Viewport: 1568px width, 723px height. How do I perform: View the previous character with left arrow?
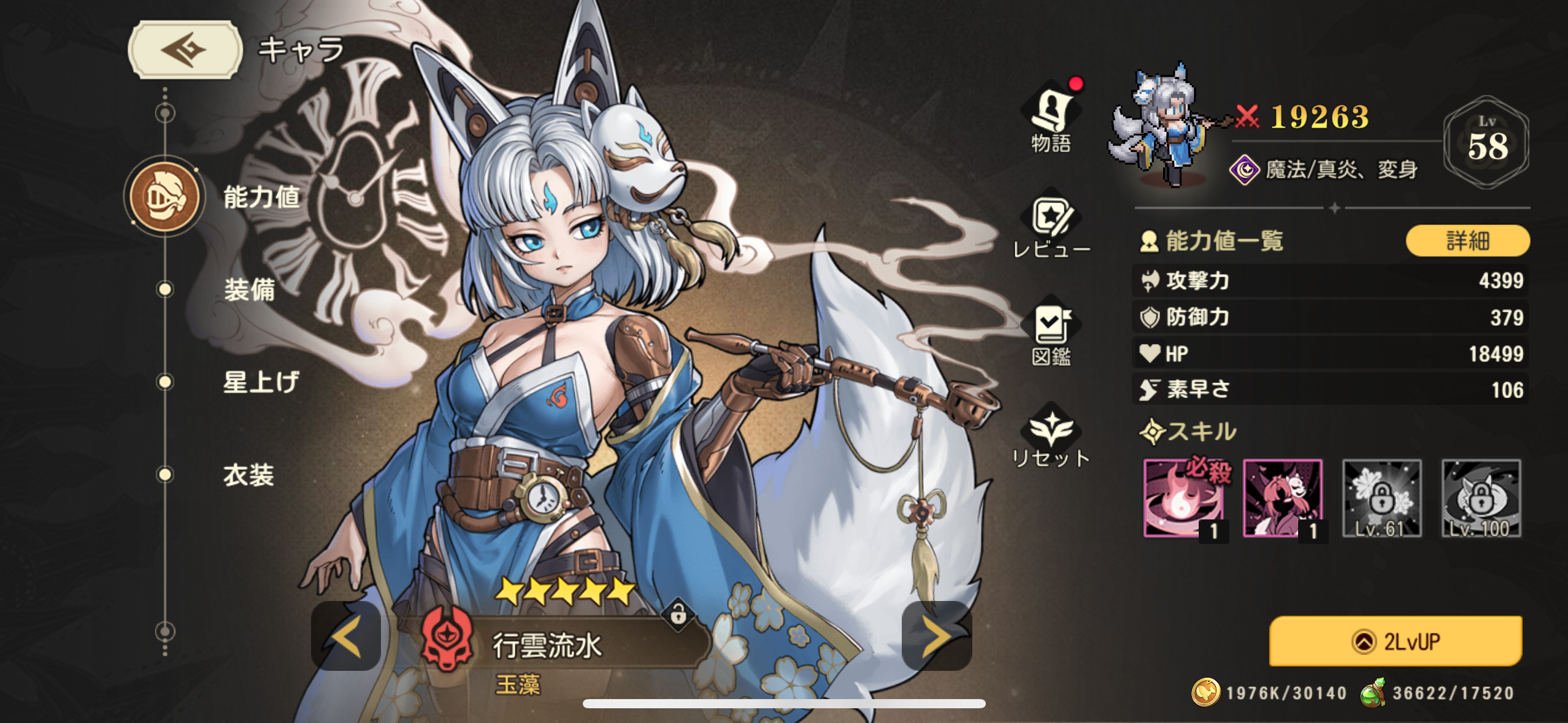347,637
